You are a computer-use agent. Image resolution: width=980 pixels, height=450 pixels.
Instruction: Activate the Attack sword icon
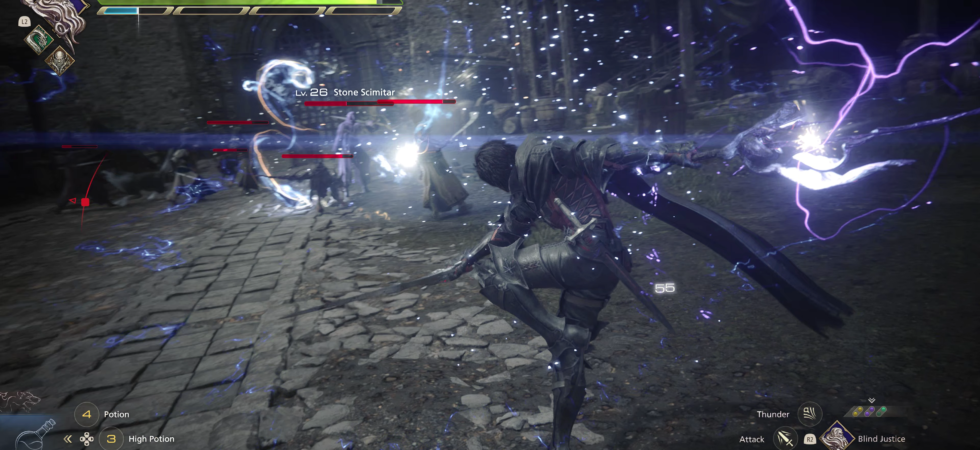point(785,438)
